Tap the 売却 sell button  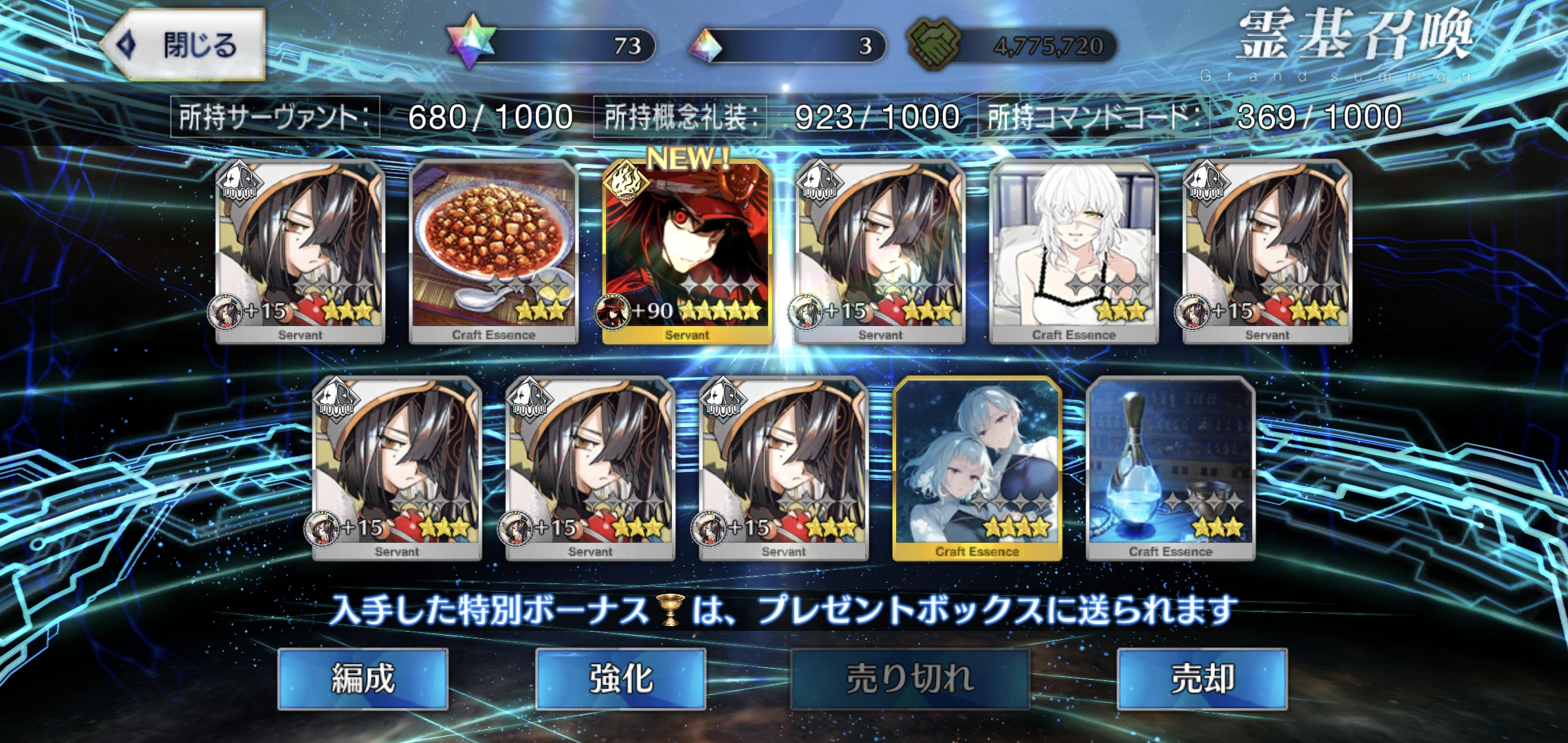click(x=1201, y=678)
